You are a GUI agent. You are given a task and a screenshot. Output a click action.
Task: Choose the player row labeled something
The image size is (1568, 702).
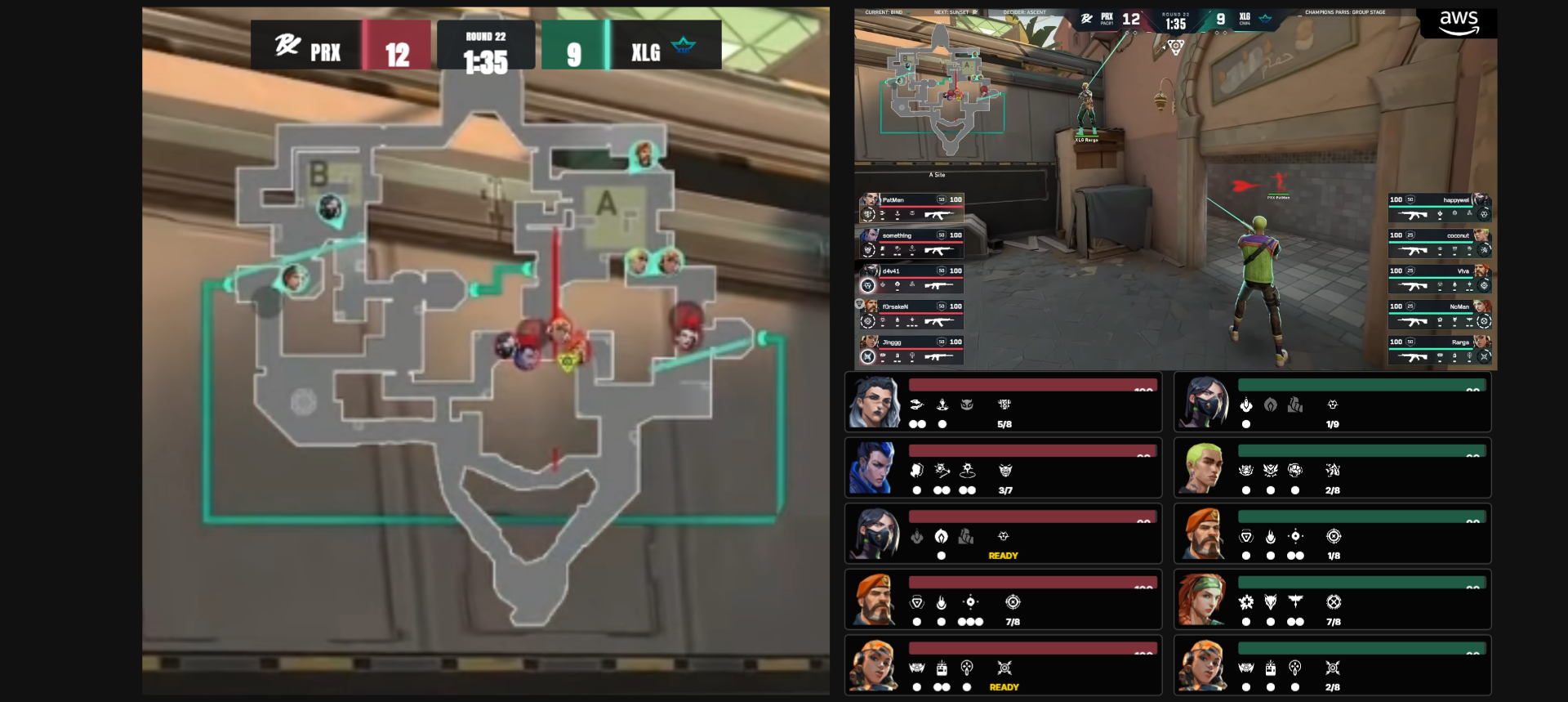(x=911, y=244)
